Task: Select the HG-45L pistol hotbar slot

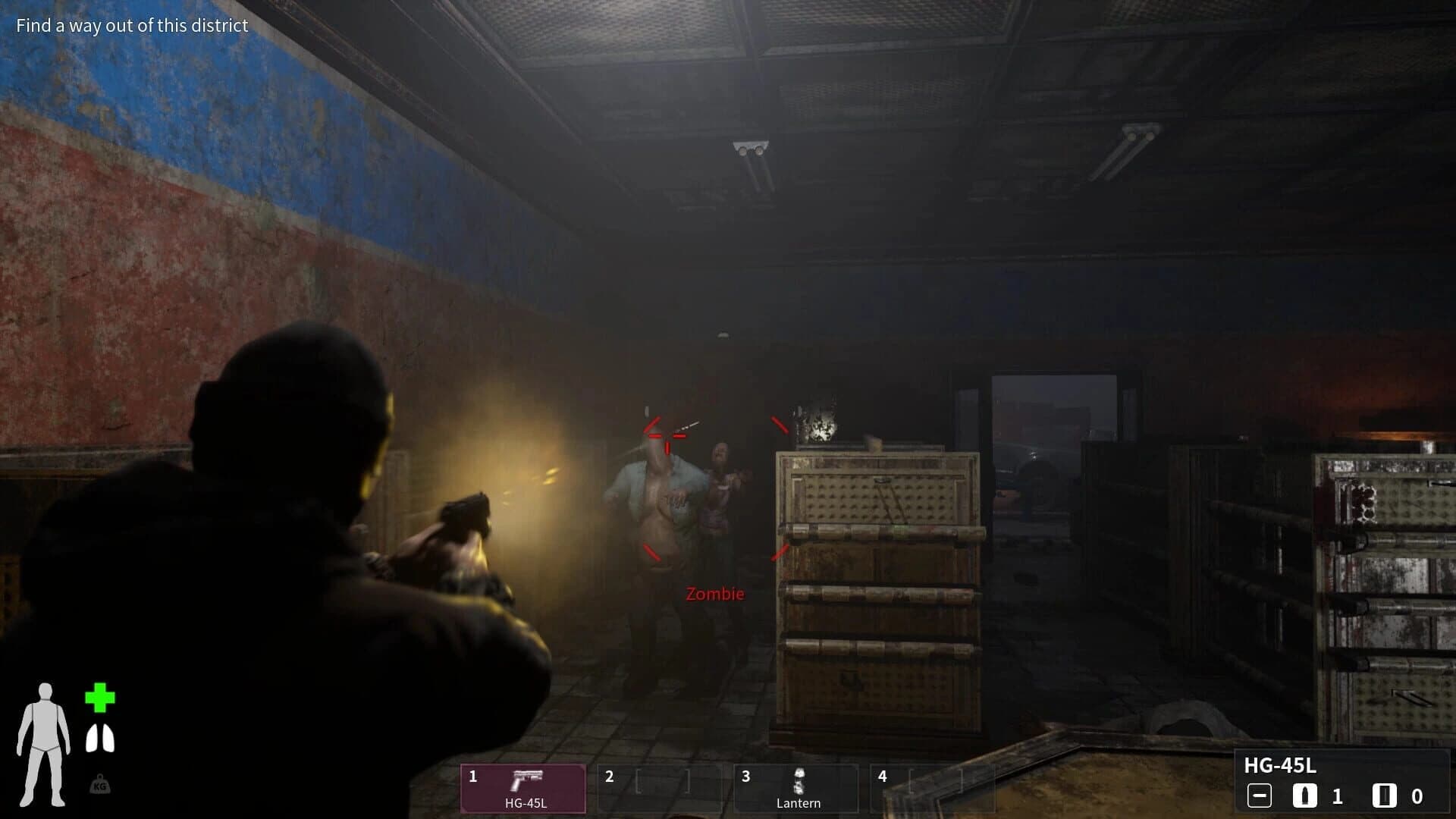Action: [523, 788]
